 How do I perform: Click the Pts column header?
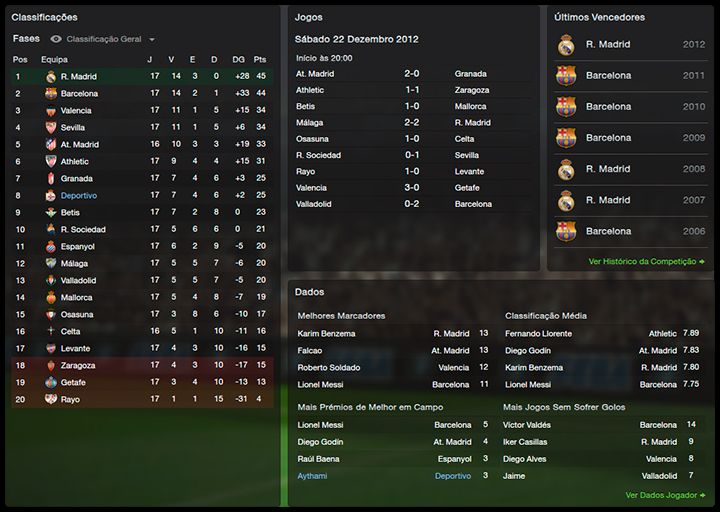tap(259, 59)
